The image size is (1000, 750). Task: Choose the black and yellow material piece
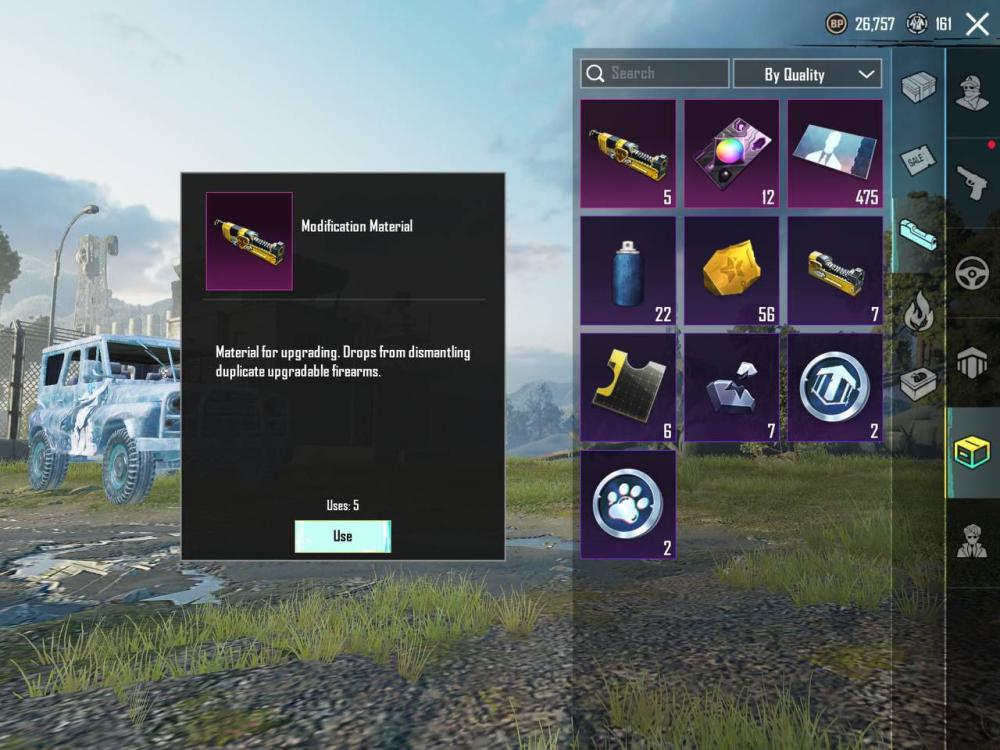point(628,387)
